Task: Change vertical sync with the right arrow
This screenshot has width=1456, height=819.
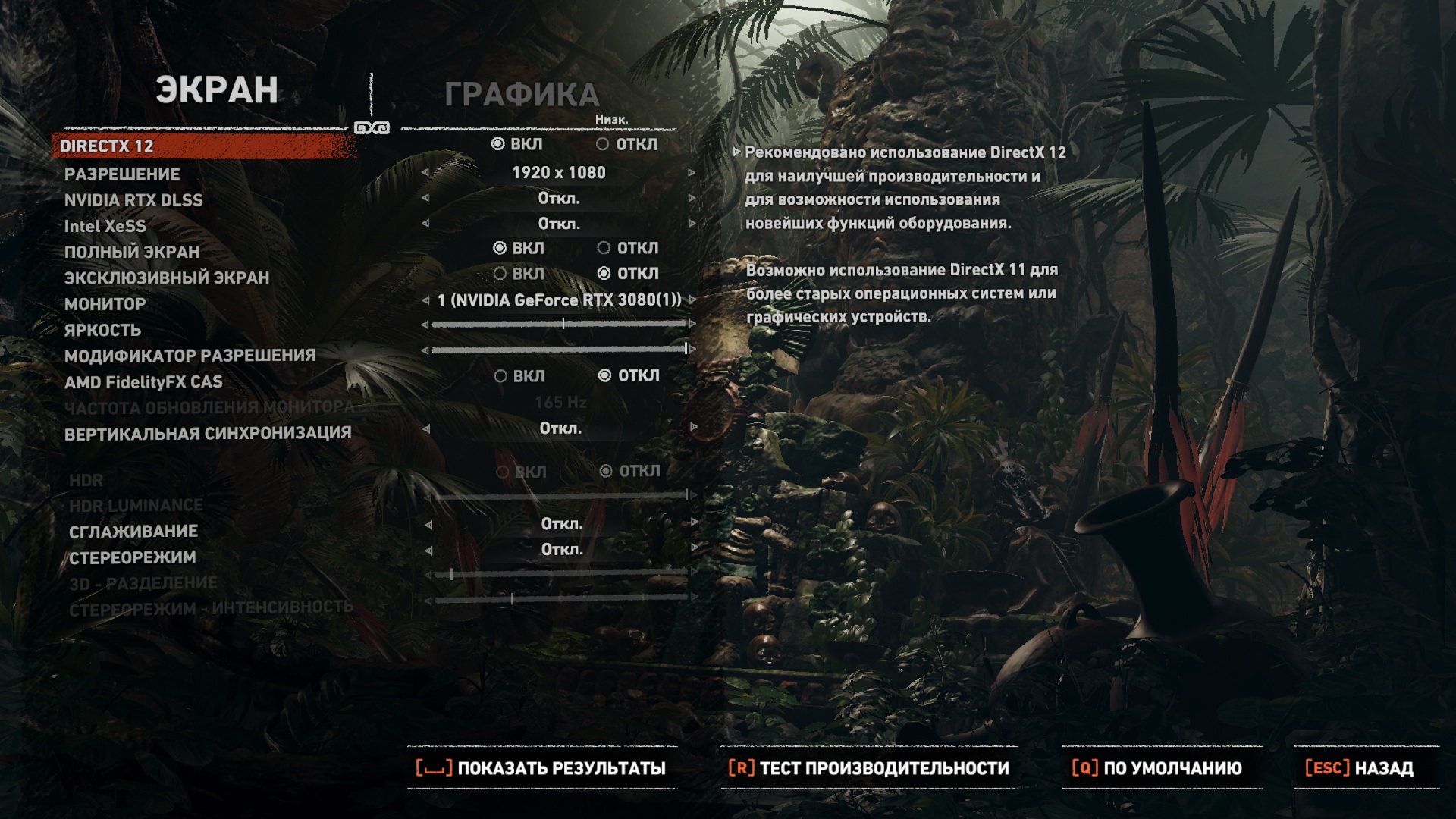Action: [693, 428]
